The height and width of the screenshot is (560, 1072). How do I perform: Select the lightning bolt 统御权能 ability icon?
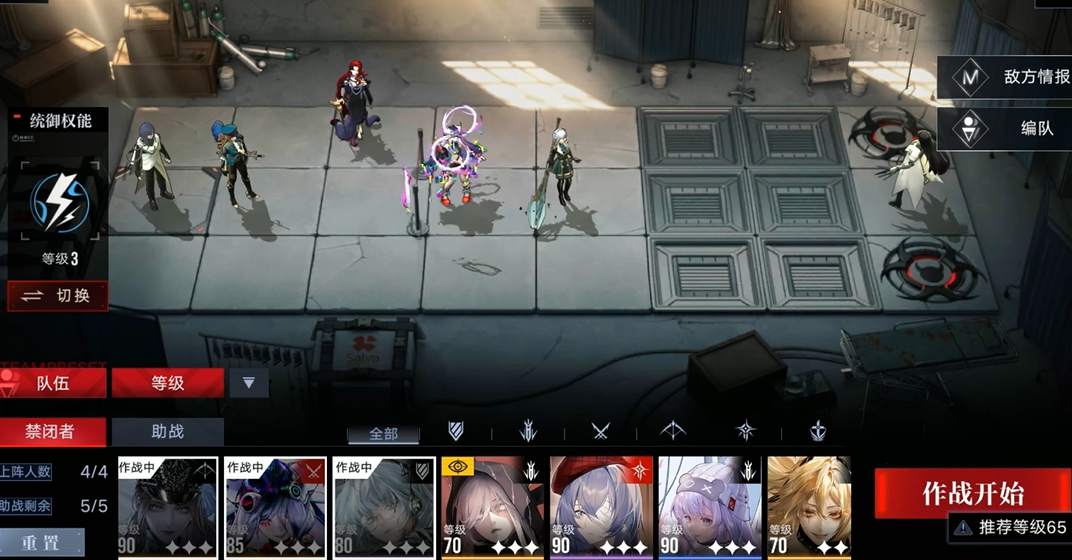point(59,203)
